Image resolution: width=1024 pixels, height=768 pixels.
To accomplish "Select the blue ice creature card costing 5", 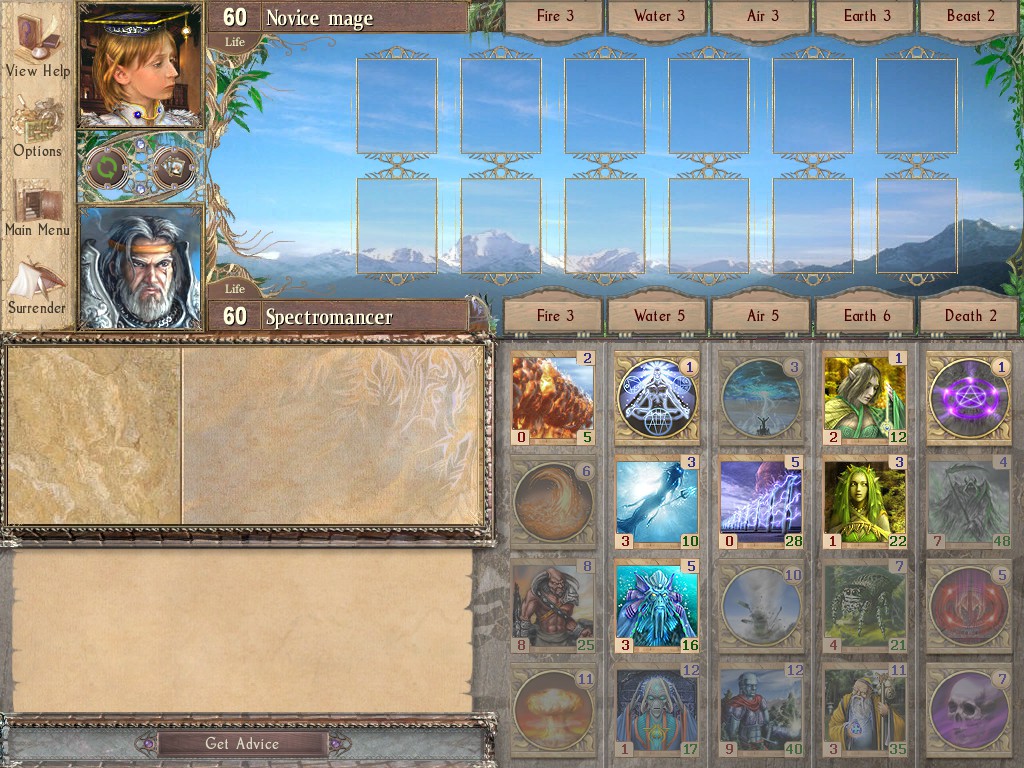I will tap(656, 604).
